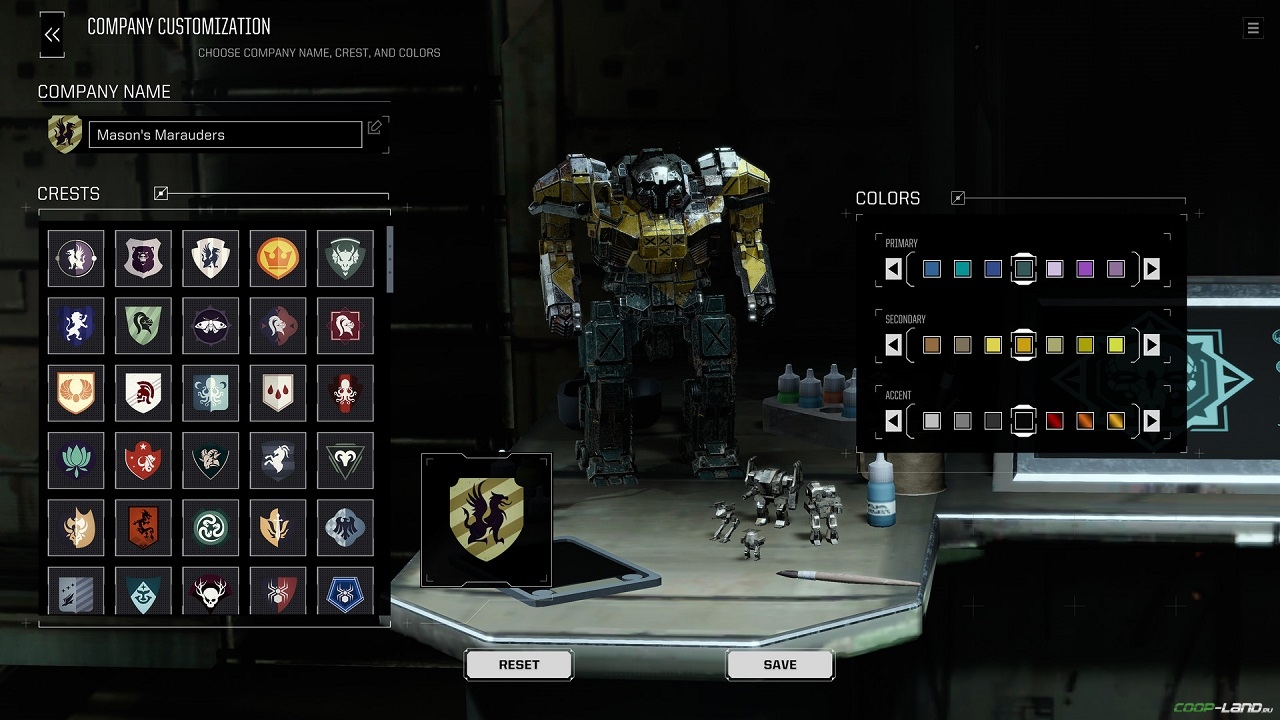Choose the red accent color swatch
This screenshot has width=1280, height=720.
pyautogui.click(x=1054, y=421)
